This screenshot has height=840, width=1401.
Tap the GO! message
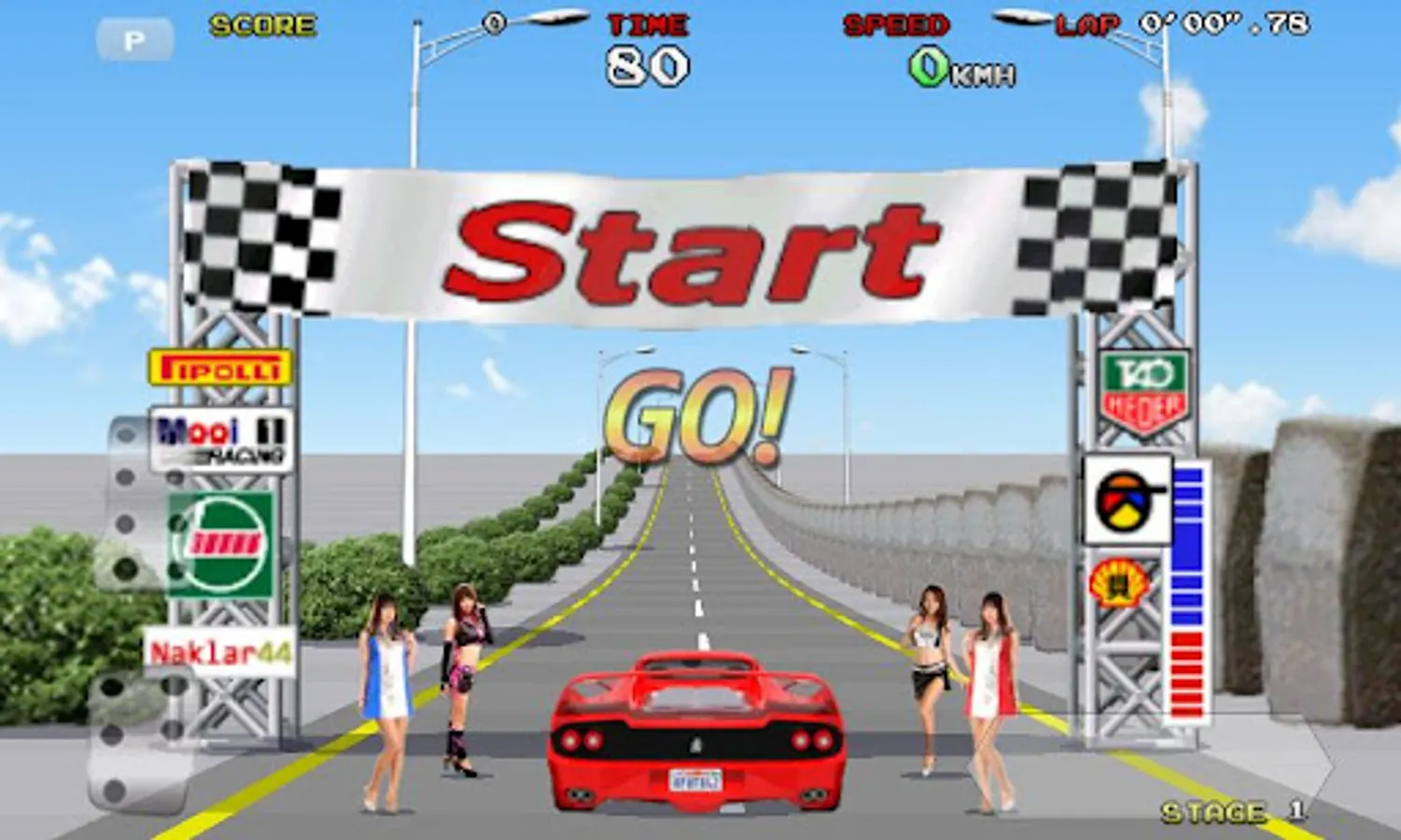click(693, 411)
